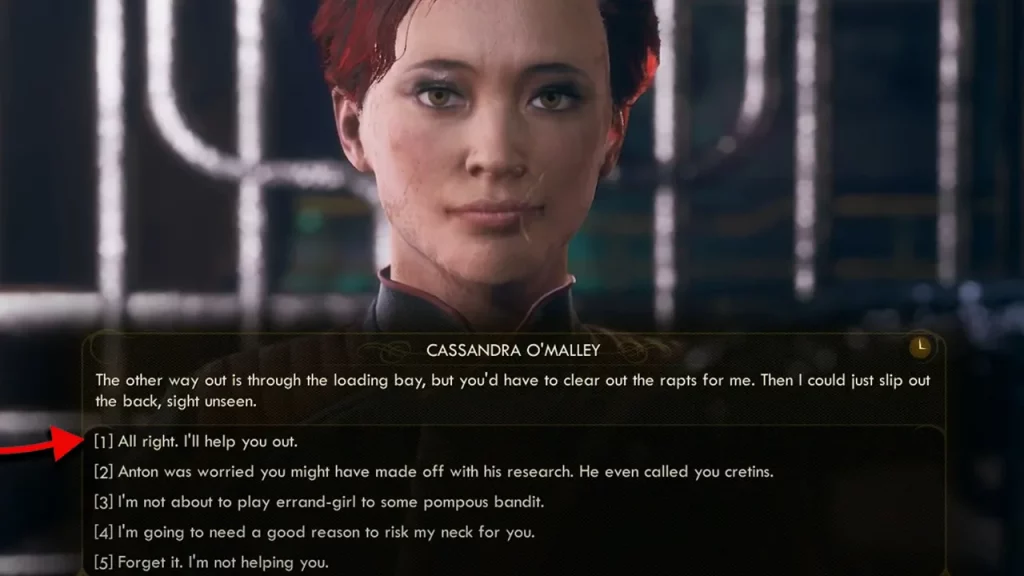Open the dialogue log round icon
Image resolution: width=1024 pixels, height=576 pixels.
click(920, 347)
